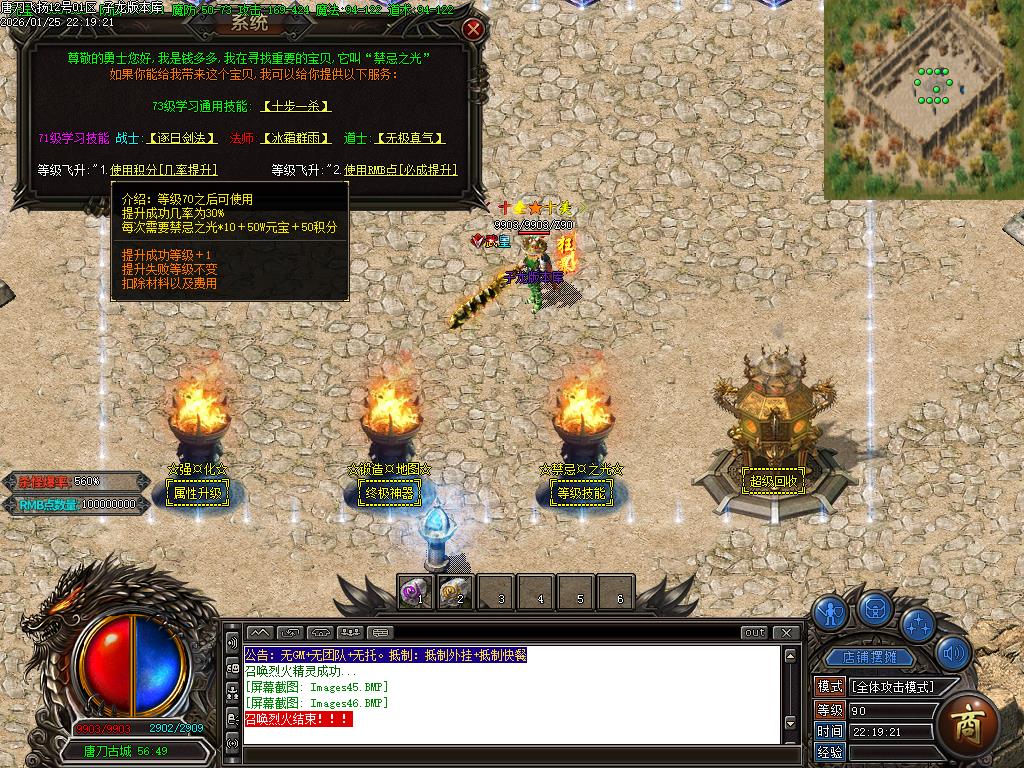Open the minimap
The height and width of the screenshot is (768, 1024).
(x=923, y=98)
